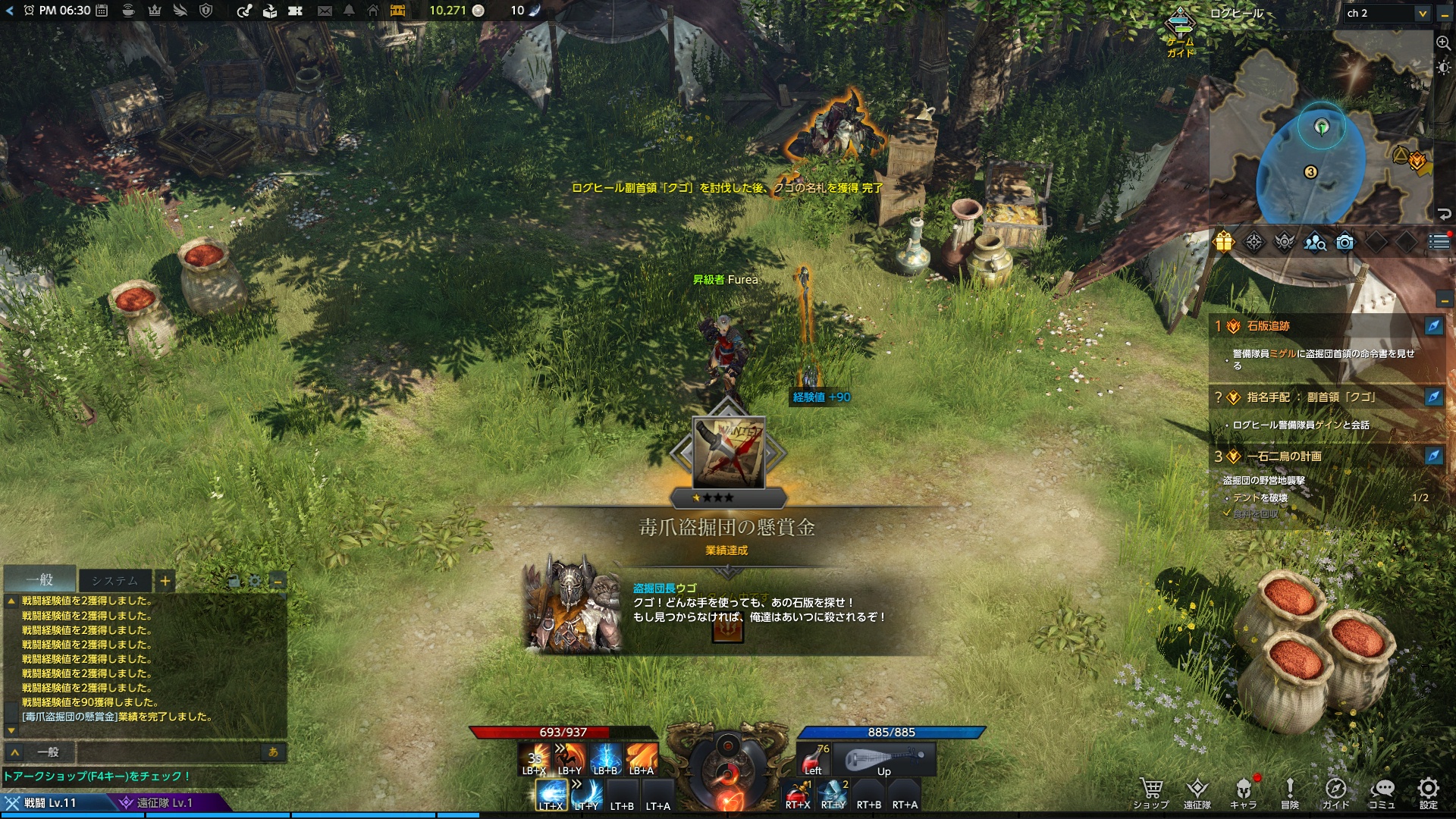The image size is (1456, 819).
Task: Open the キャラ character menu
Action: tap(1243, 792)
